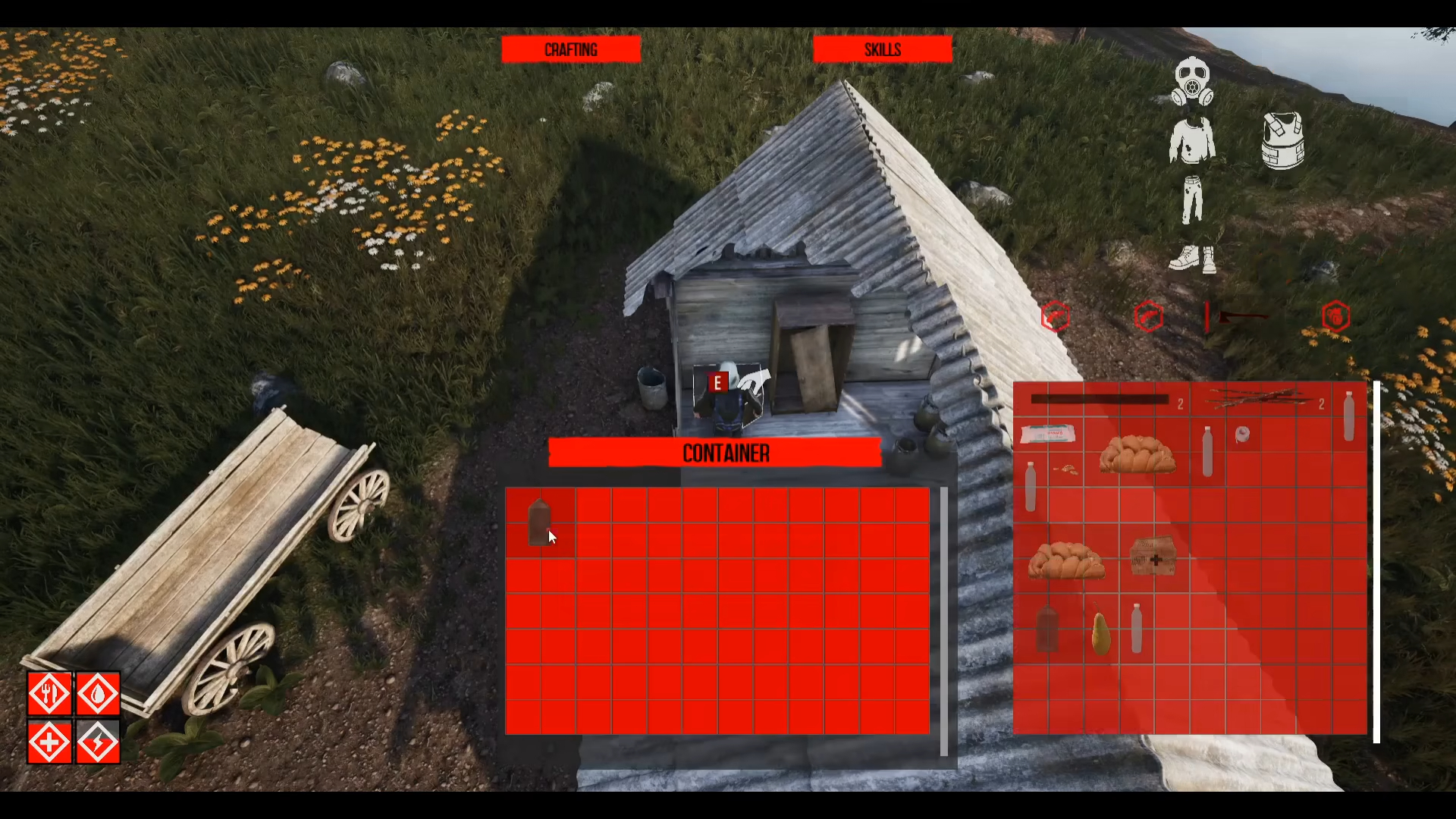Open the Skills panel
The image size is (1456, 819).
coord(882,50)
